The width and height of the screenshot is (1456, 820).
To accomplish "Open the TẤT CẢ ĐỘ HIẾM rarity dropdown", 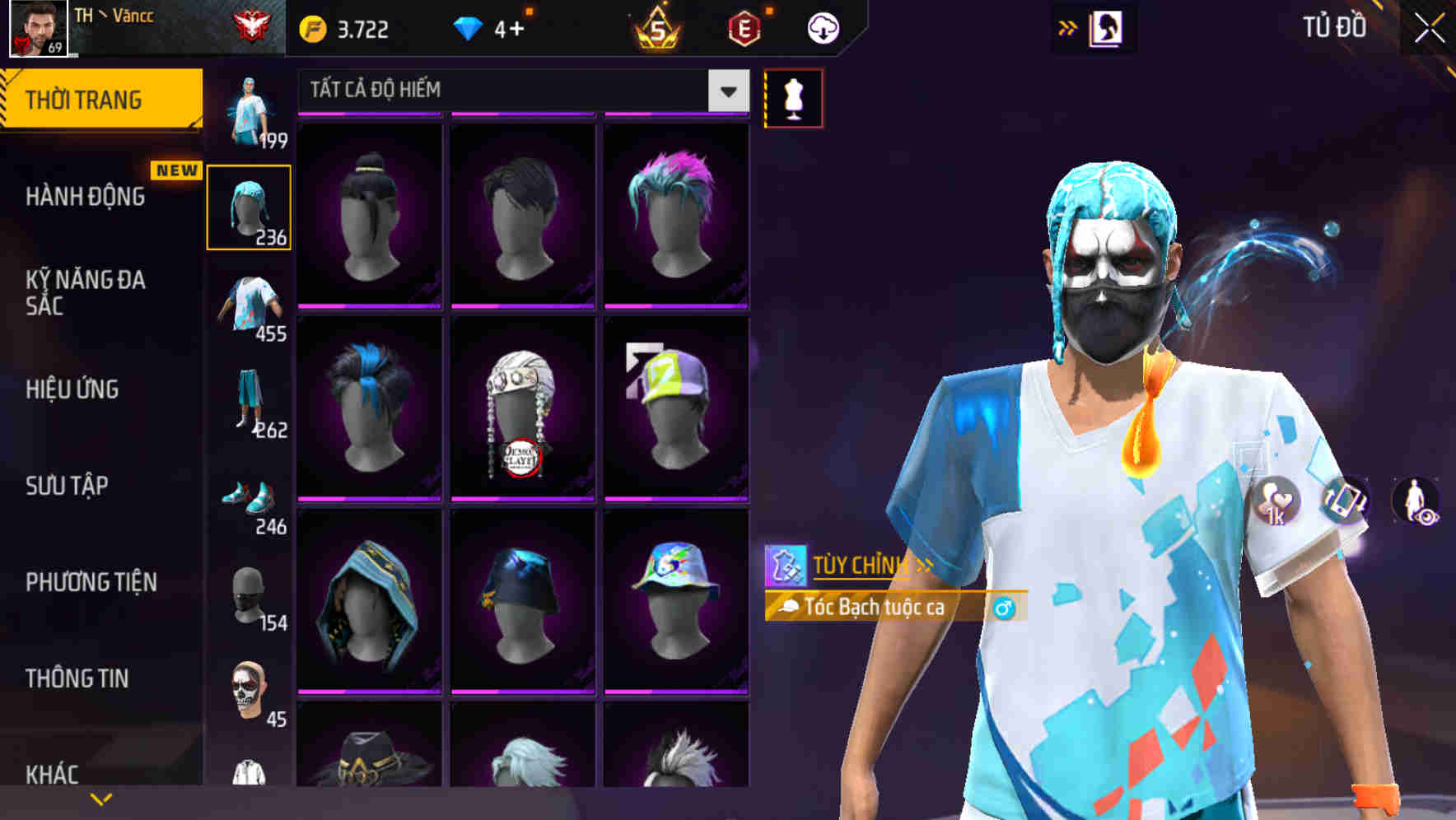I will pyautogui.click(x=726, y=90).
